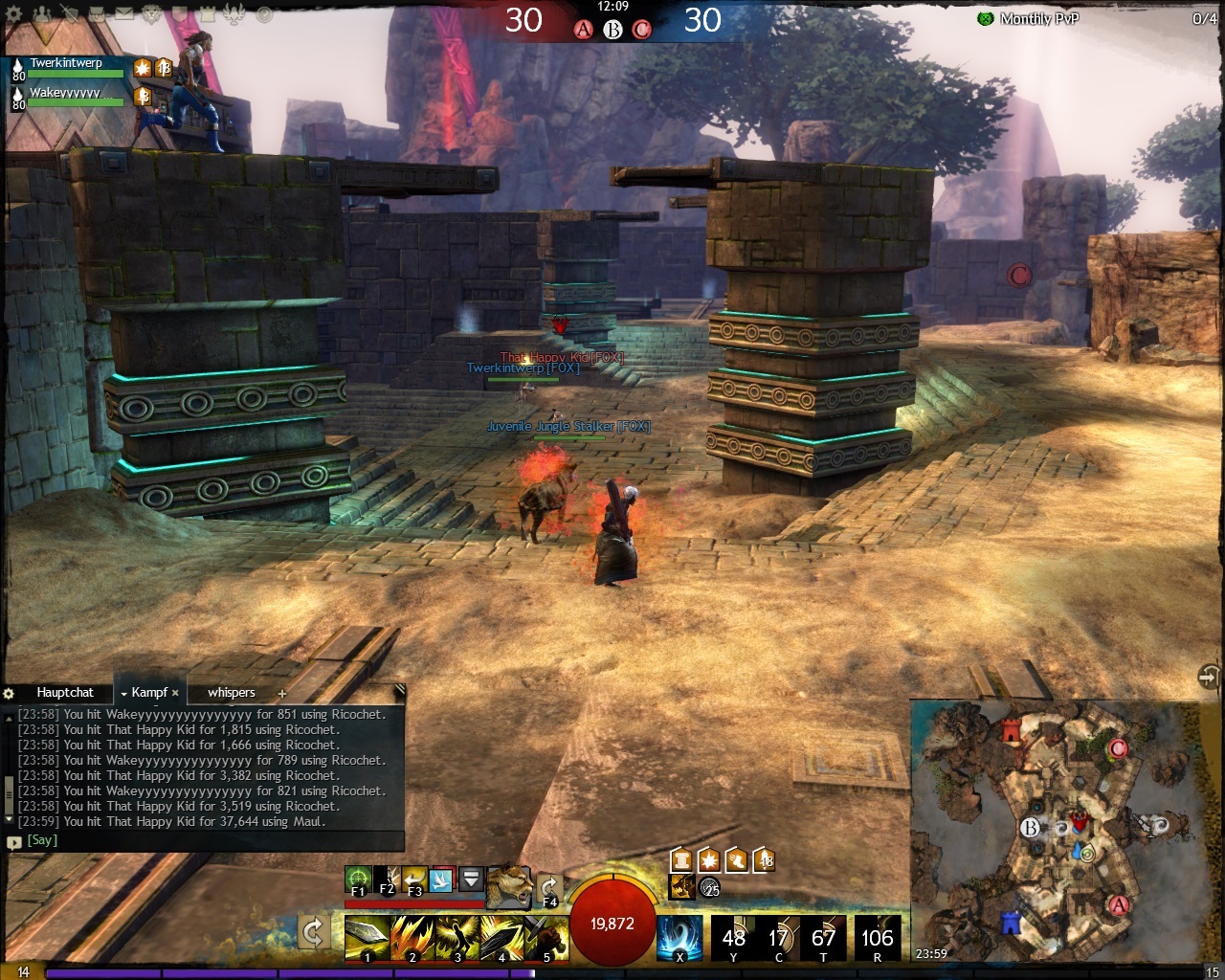The image size is (1225, 980).
Task: Open the inventory bag icon
Action: pyautogui.click(x=96, y=14)
